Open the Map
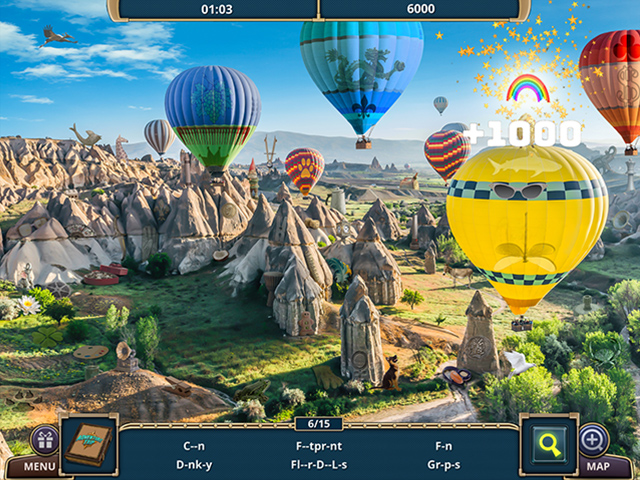The width and height of the screenshot is (640, 480). pyautogui.click(x=597, y=466)
